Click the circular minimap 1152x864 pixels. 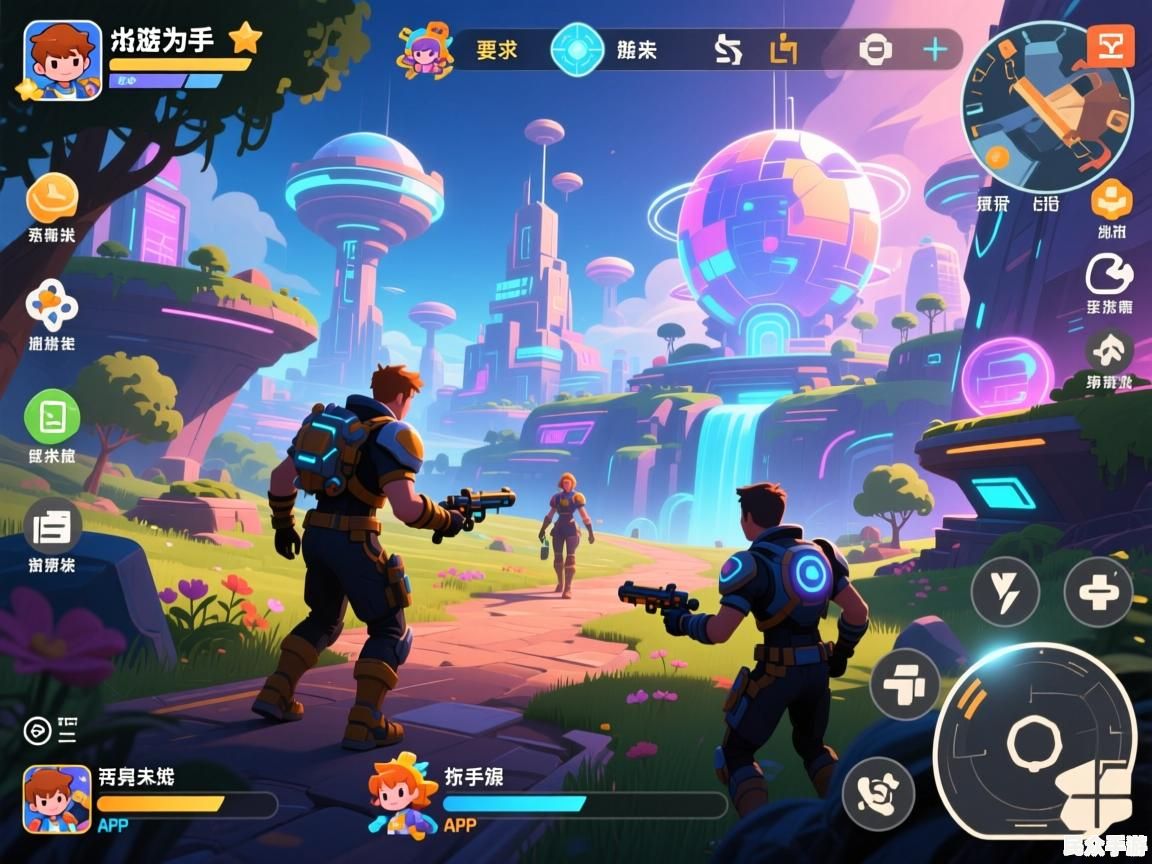1046,108
